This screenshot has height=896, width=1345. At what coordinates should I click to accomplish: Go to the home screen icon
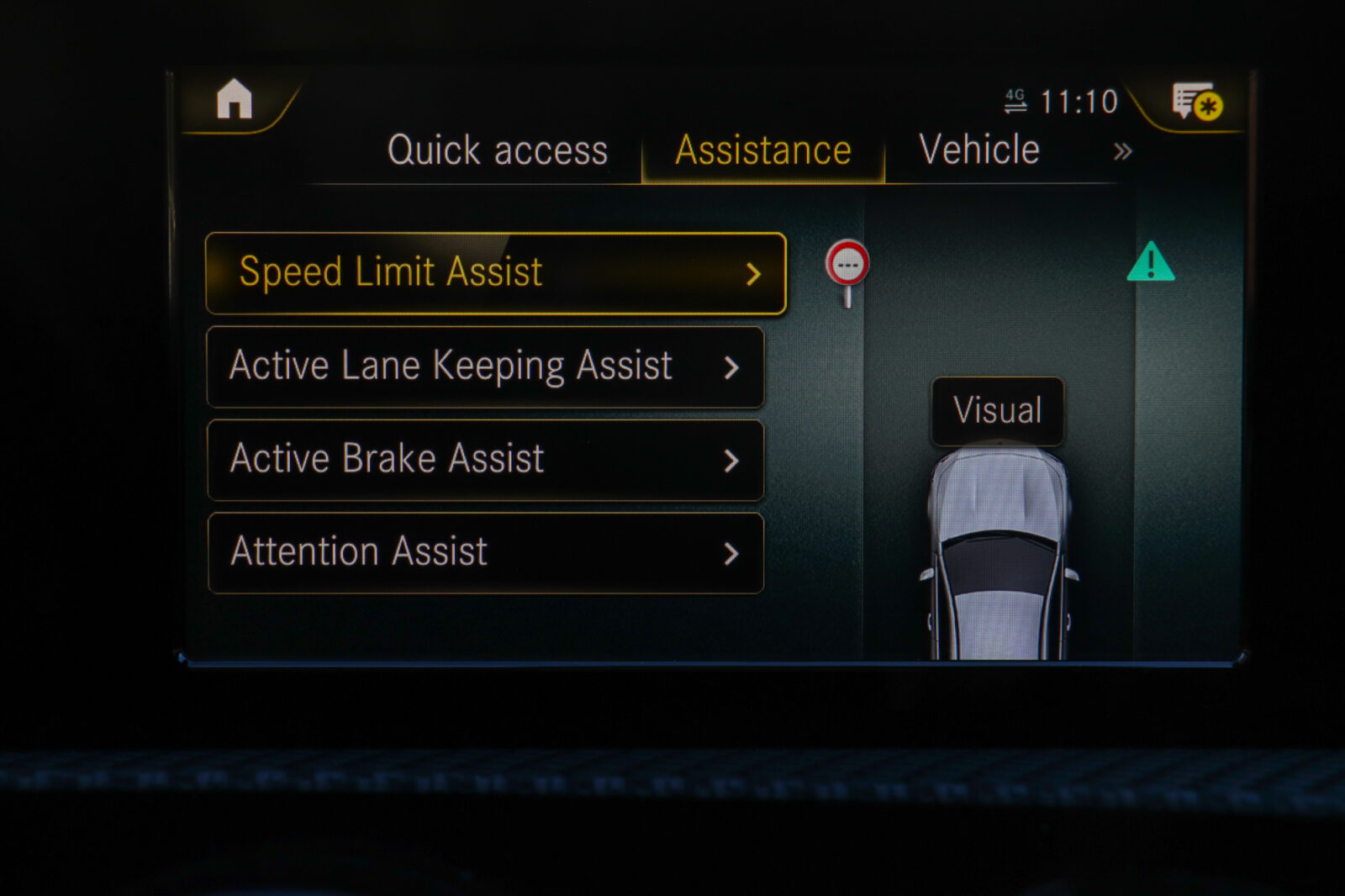[235, 100]
